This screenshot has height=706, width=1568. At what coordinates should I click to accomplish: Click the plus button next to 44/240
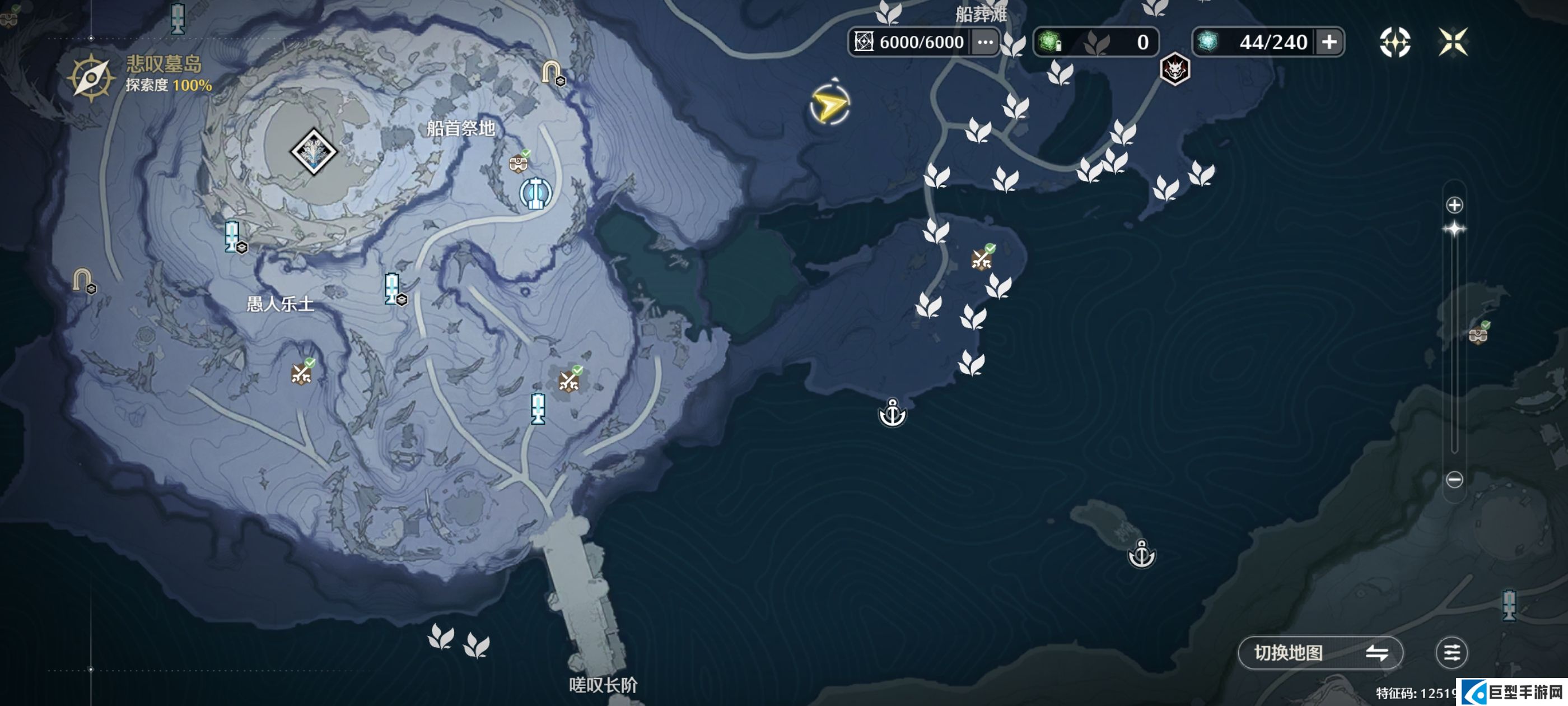pyautogui.click(x=1329, y=42)
